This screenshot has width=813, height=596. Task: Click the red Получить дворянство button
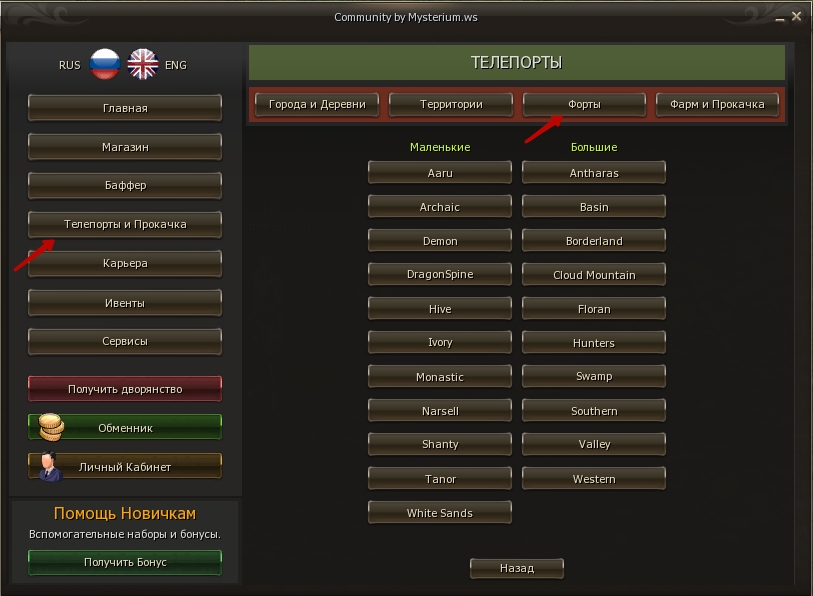125,389
